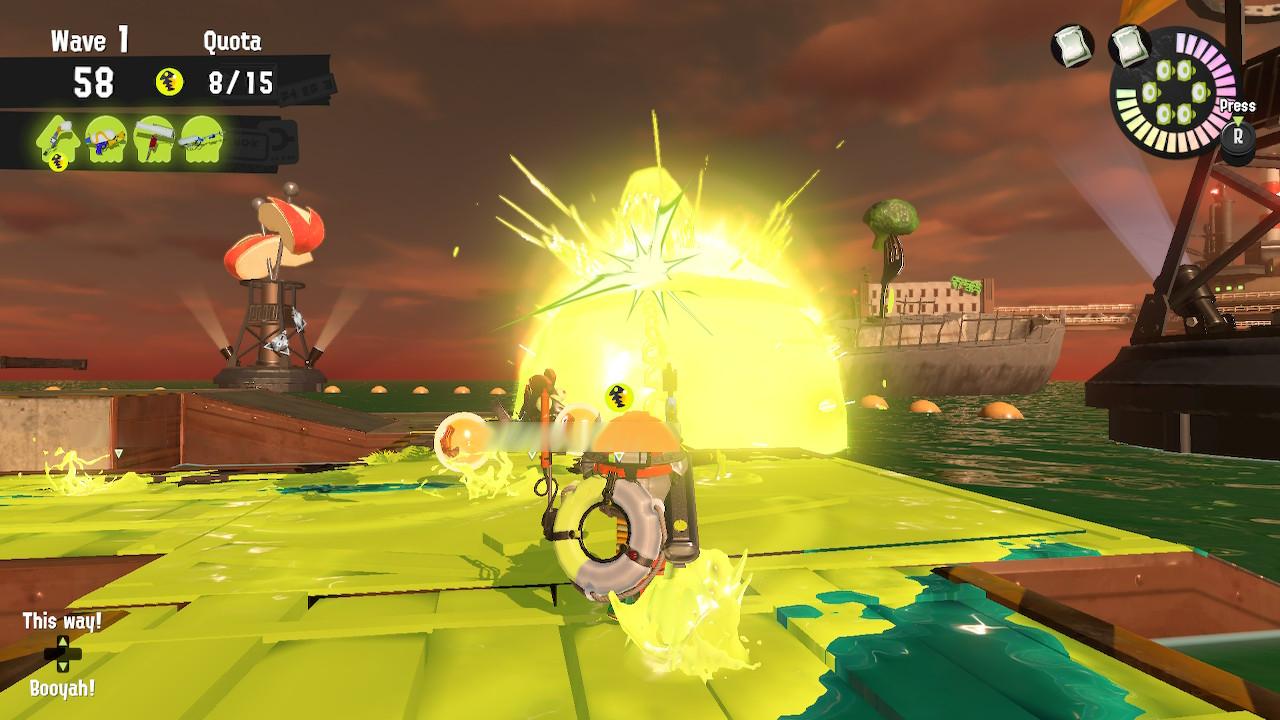Pick the teammate icon with the long white-and-blue weapon
The width and height of the screenshot is (1280, 720).
point(203,140)
